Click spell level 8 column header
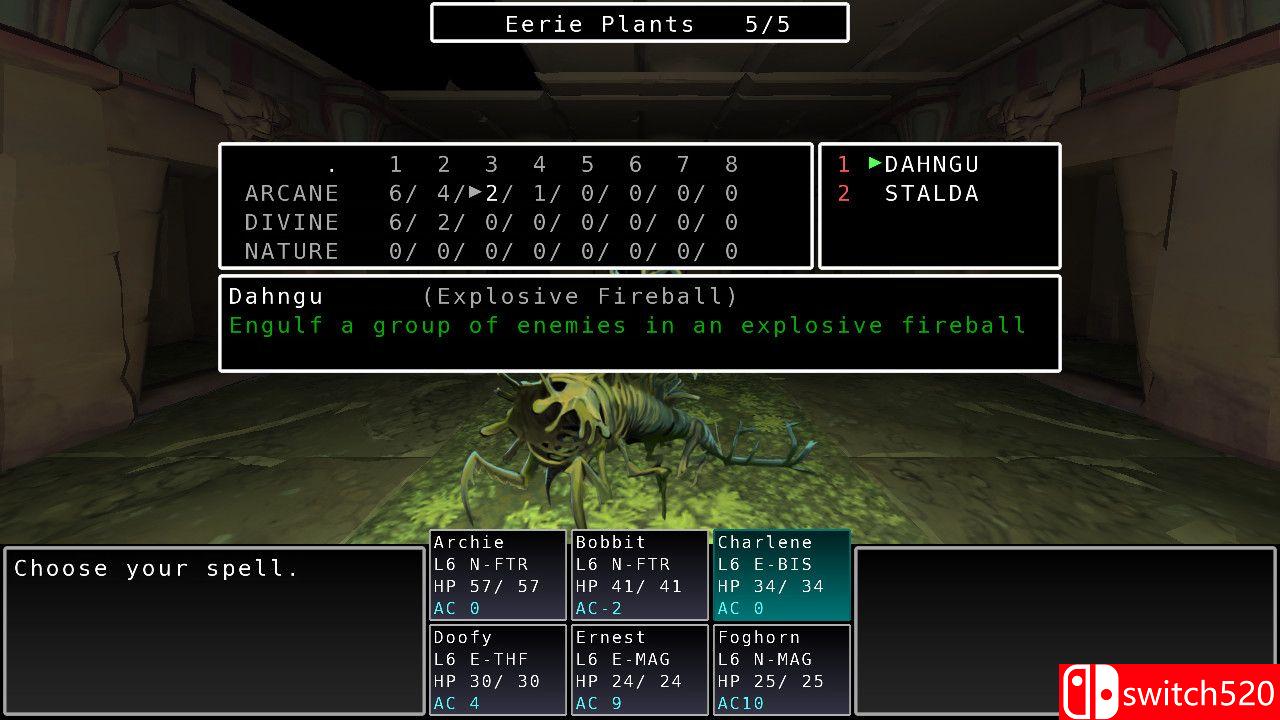Viewport: 1280px width, 720px height. pyautogui.click(x=732, y=164)
